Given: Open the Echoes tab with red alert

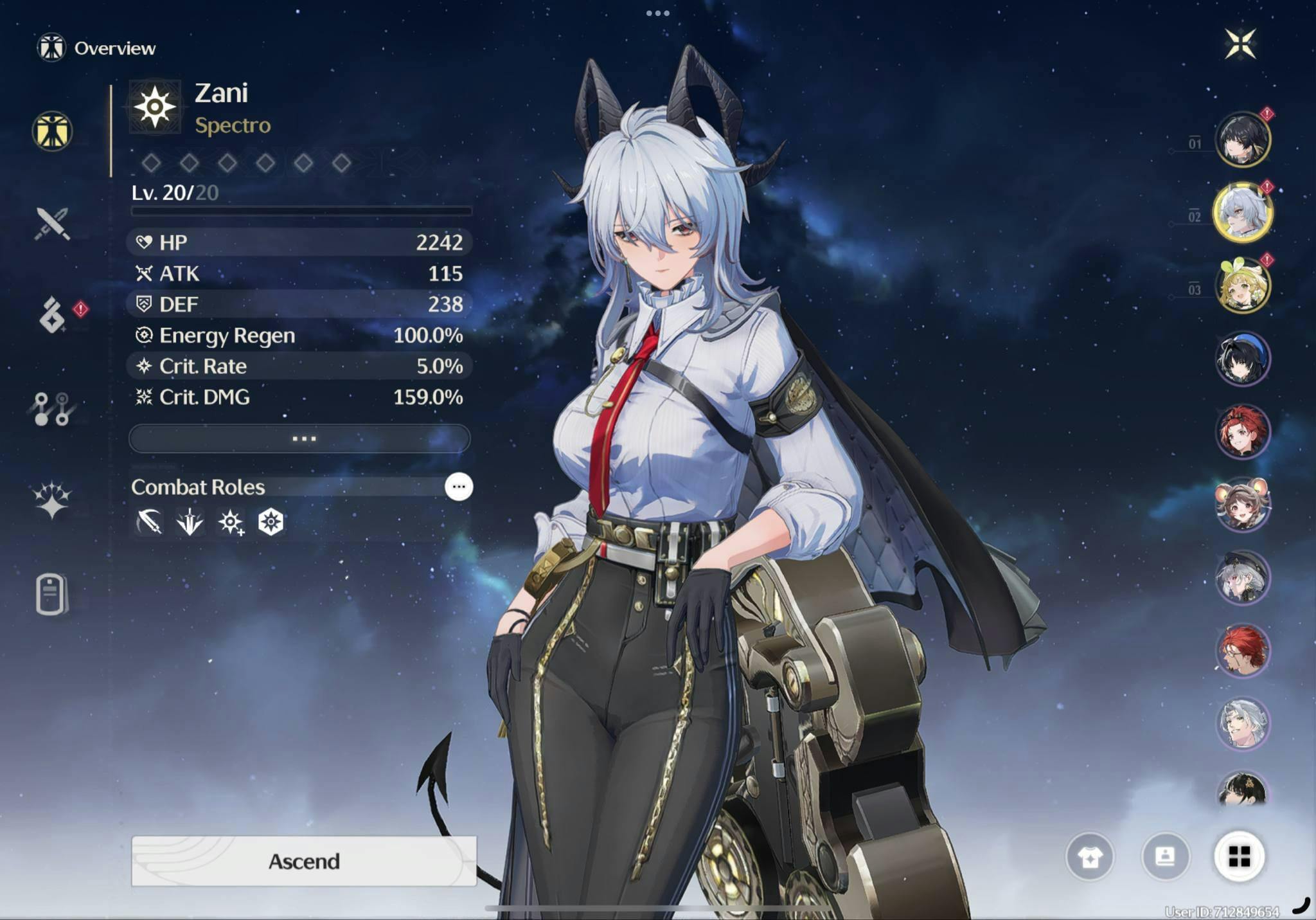Looking at the screenshot, I should 53,315.
